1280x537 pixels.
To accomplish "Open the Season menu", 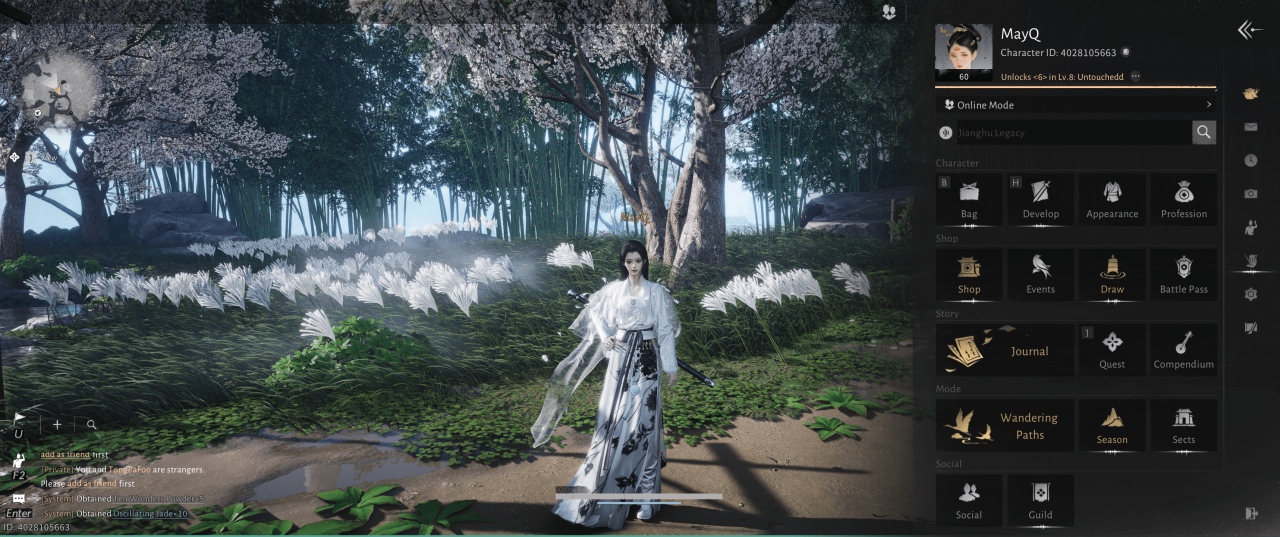I will point(1112,425).
